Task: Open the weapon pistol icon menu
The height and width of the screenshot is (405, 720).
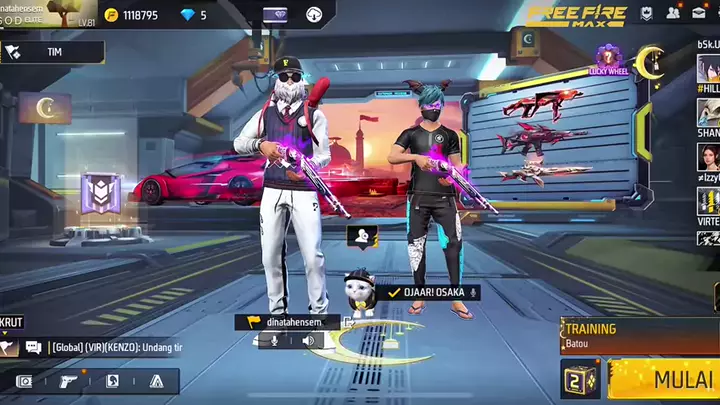Action: 67,381
